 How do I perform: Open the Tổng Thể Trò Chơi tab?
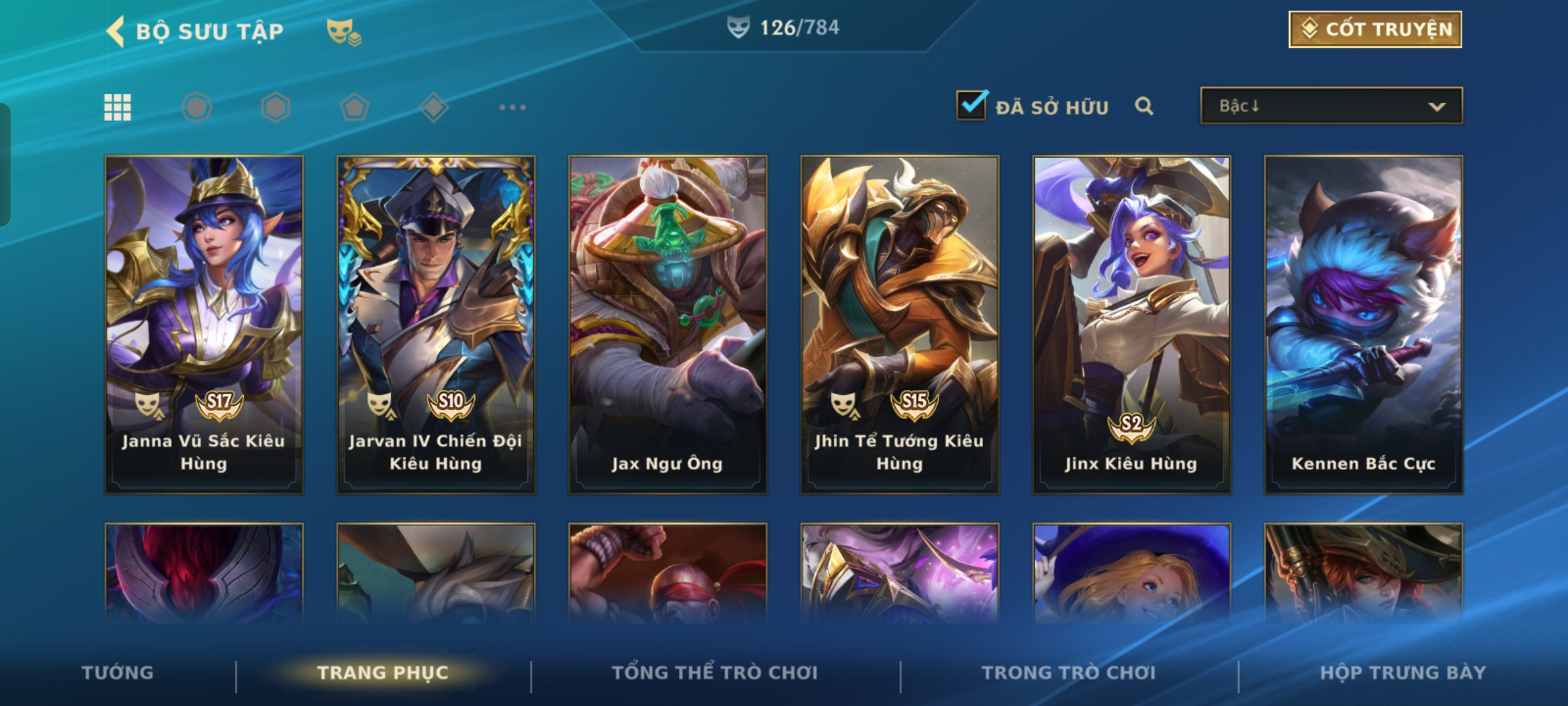(715, 672)
